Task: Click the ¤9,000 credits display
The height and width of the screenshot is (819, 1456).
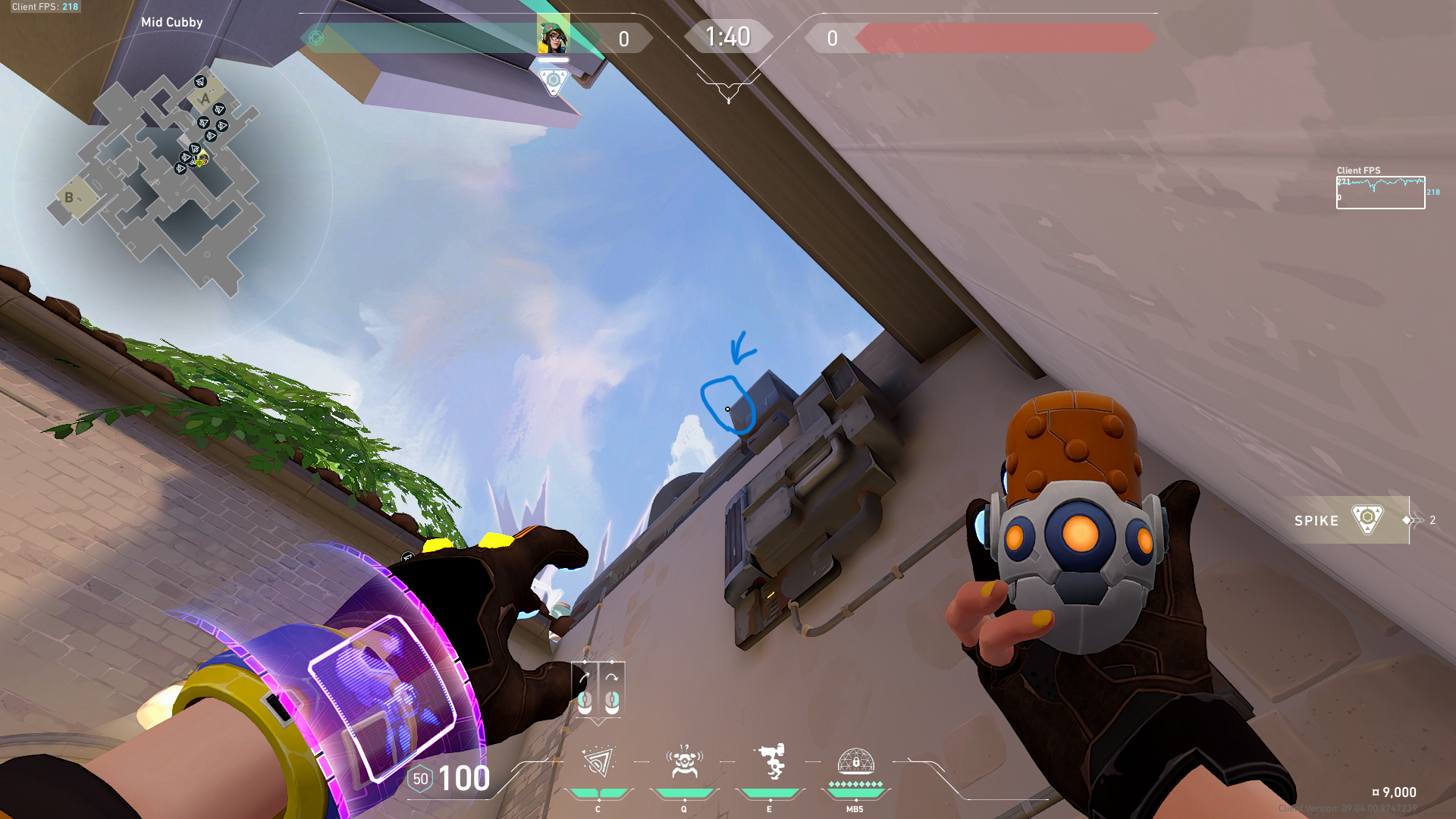Action: pos(1393,790)
